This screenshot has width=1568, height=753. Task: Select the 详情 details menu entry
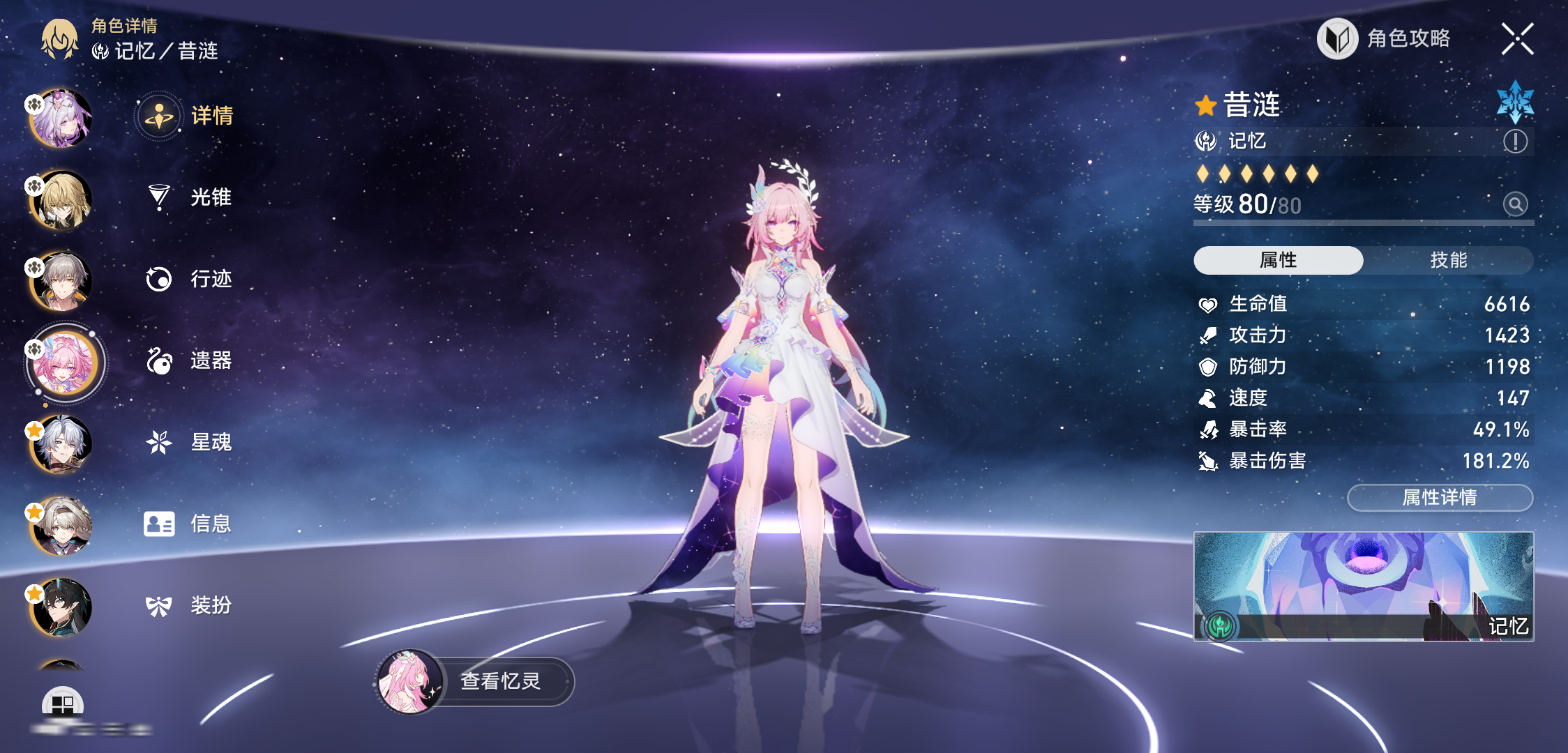pyautogui.click(x=187, y=116)
